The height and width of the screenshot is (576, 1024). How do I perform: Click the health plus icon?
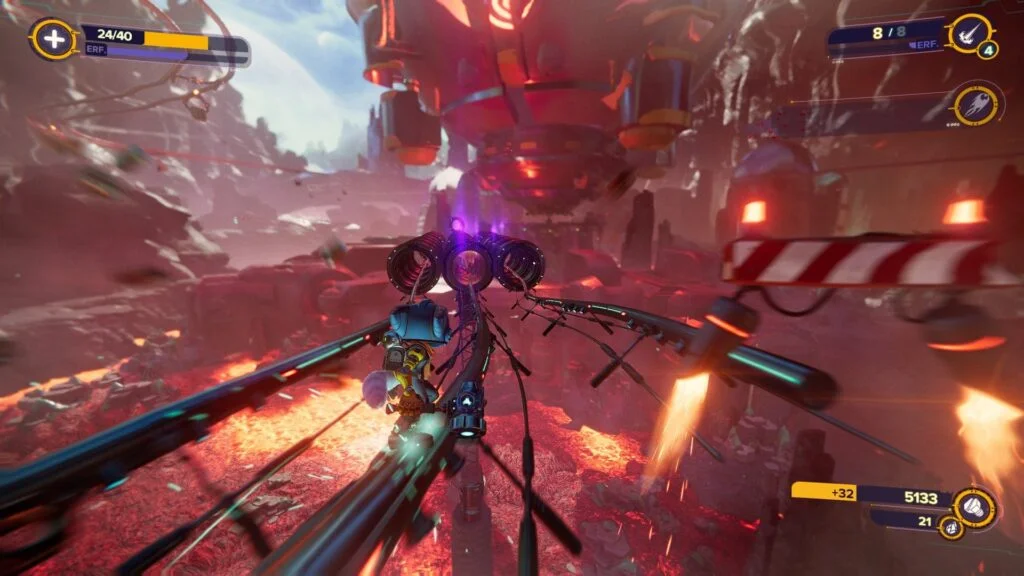tap(52, 40)
